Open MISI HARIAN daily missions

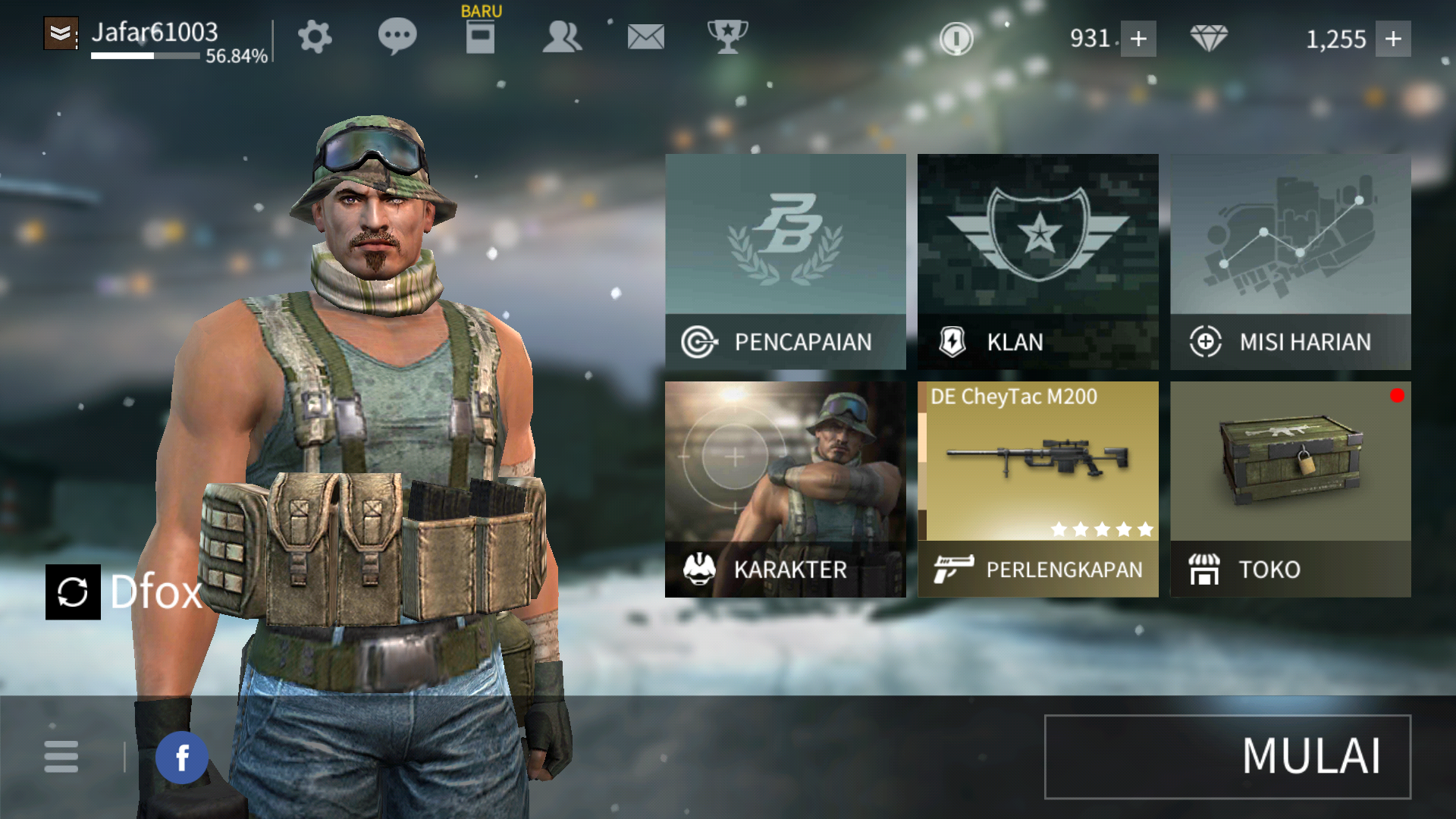pyautogui.click(x=1290, y=262)
